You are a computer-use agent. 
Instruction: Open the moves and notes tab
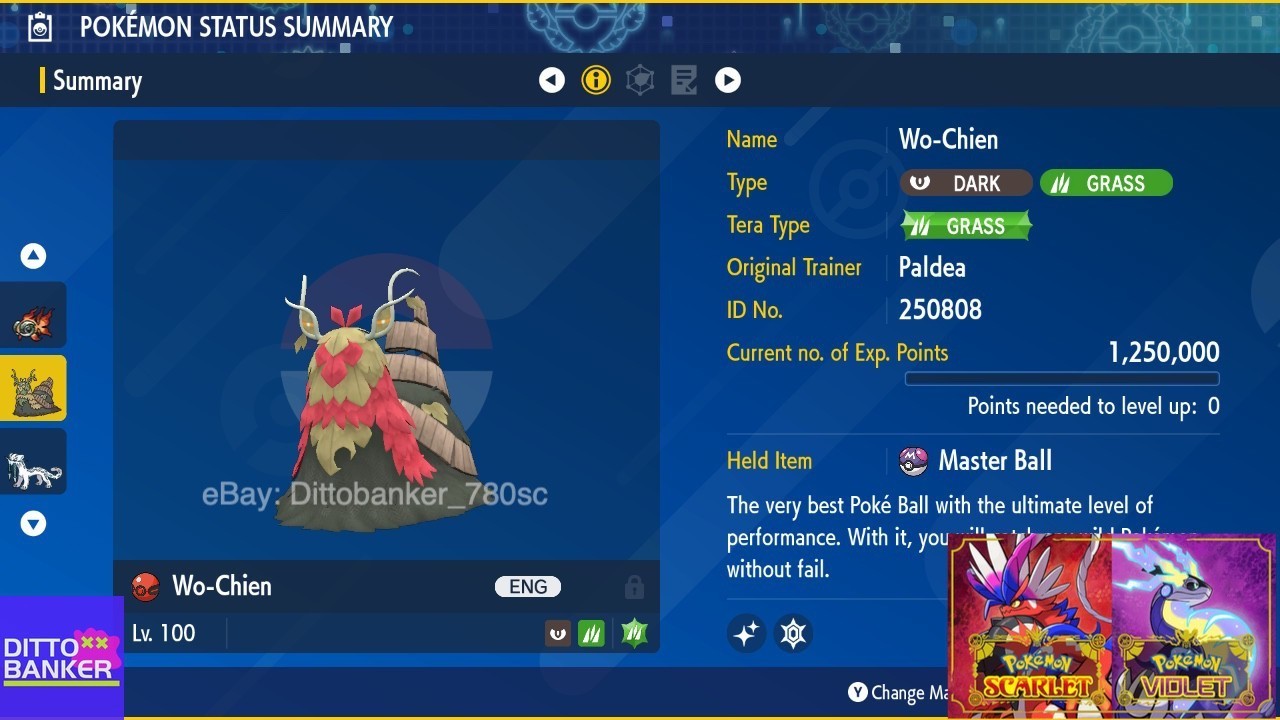tap(684, 80)
